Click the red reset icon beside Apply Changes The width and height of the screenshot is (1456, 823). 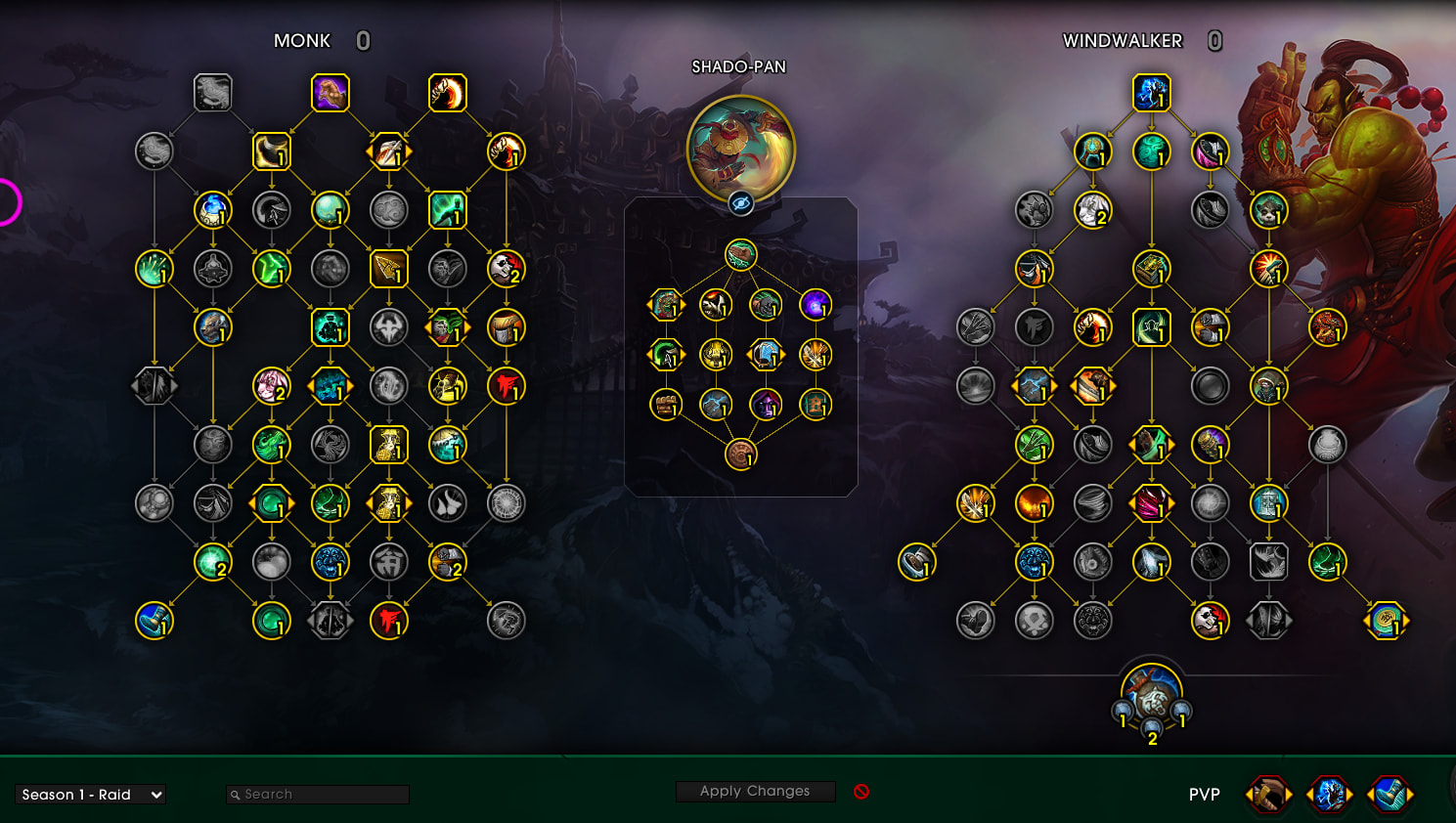pyautogui.click(x=861, y=792)
